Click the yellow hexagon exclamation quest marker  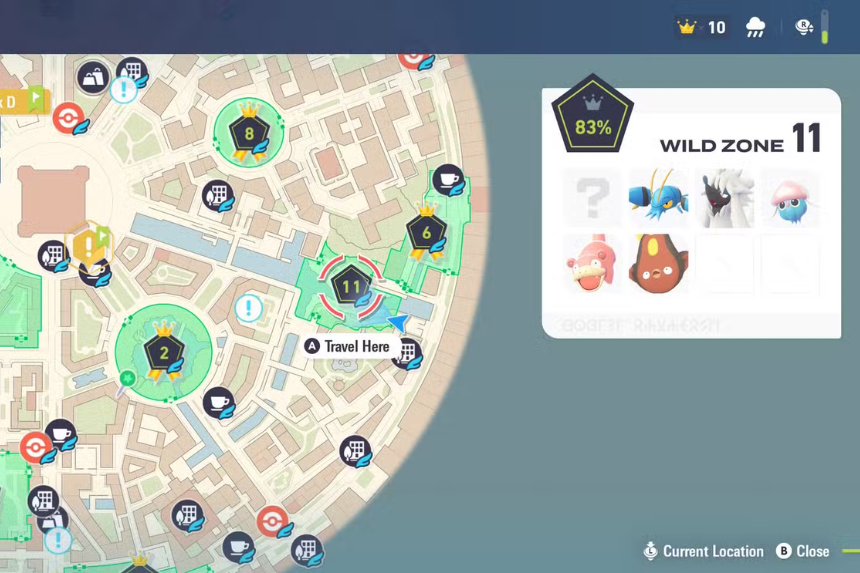pyautogui.click(x=89, y=244)
